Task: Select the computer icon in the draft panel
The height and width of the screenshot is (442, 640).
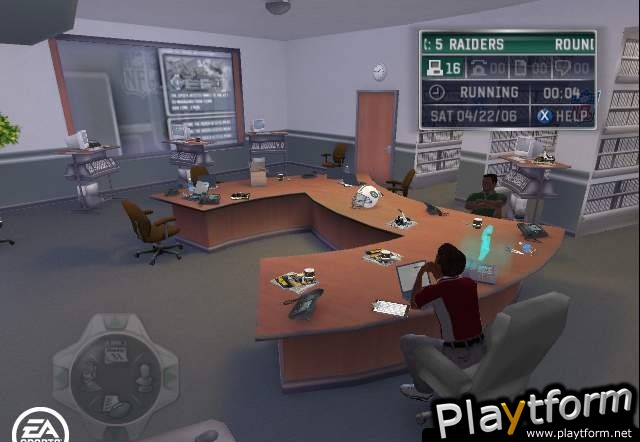Action: [x=435, y=68]
